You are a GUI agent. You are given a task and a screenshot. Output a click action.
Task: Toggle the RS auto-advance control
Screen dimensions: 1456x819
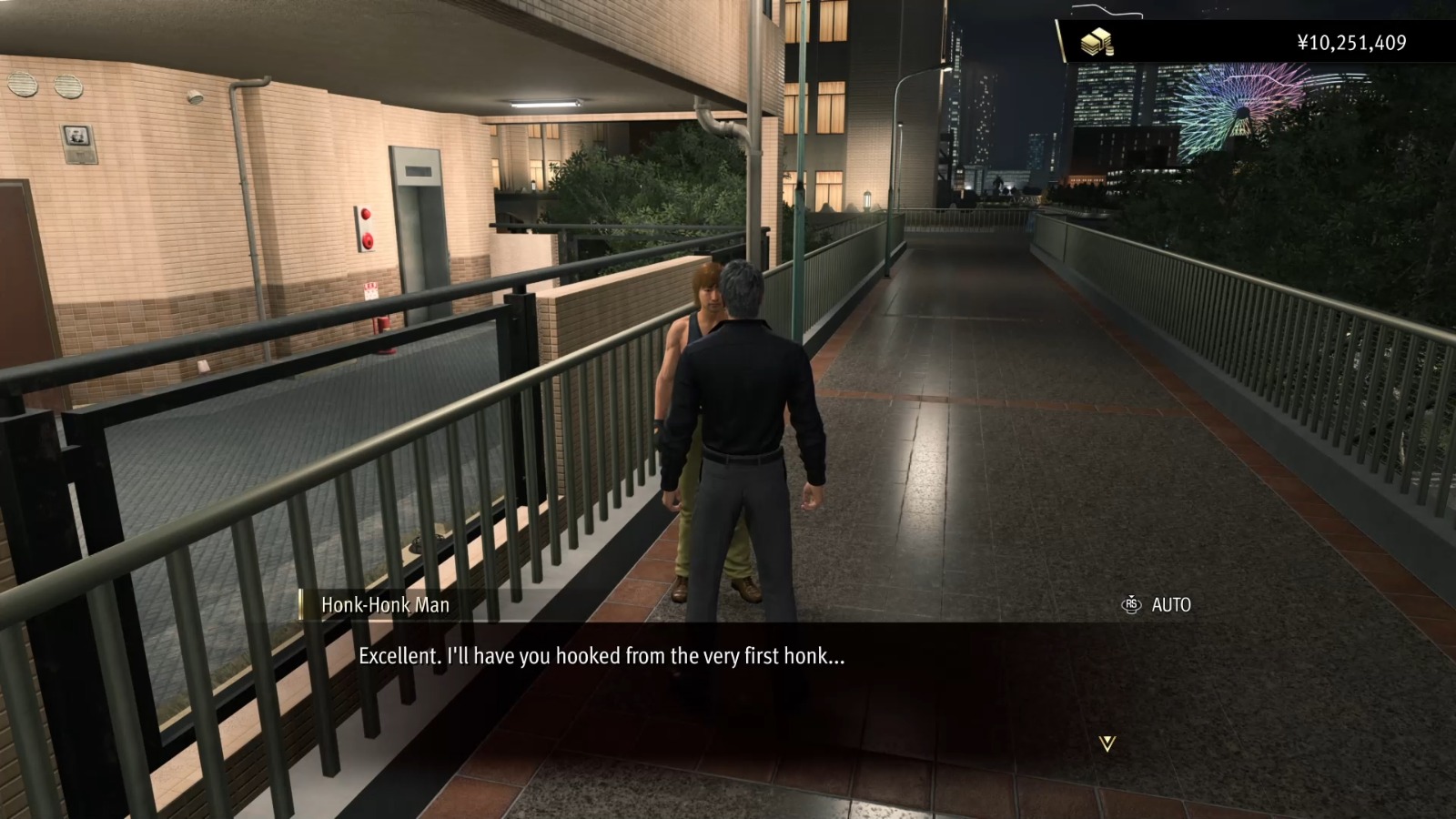pos(1131,604)
